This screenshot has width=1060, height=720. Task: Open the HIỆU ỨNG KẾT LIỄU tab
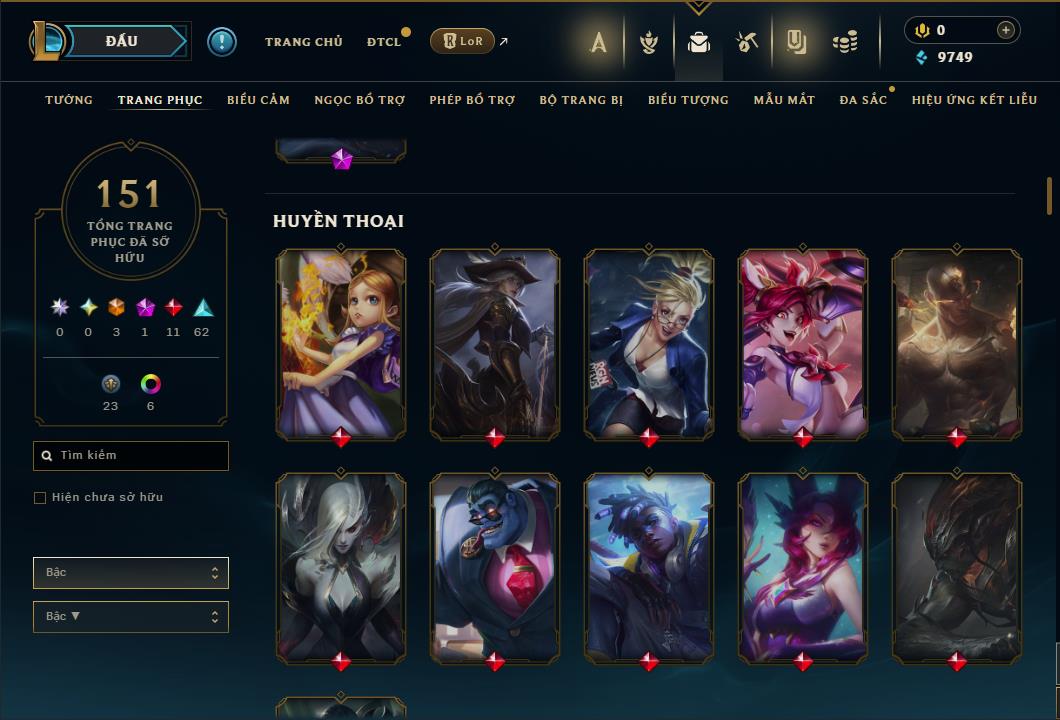pos(974,100)
